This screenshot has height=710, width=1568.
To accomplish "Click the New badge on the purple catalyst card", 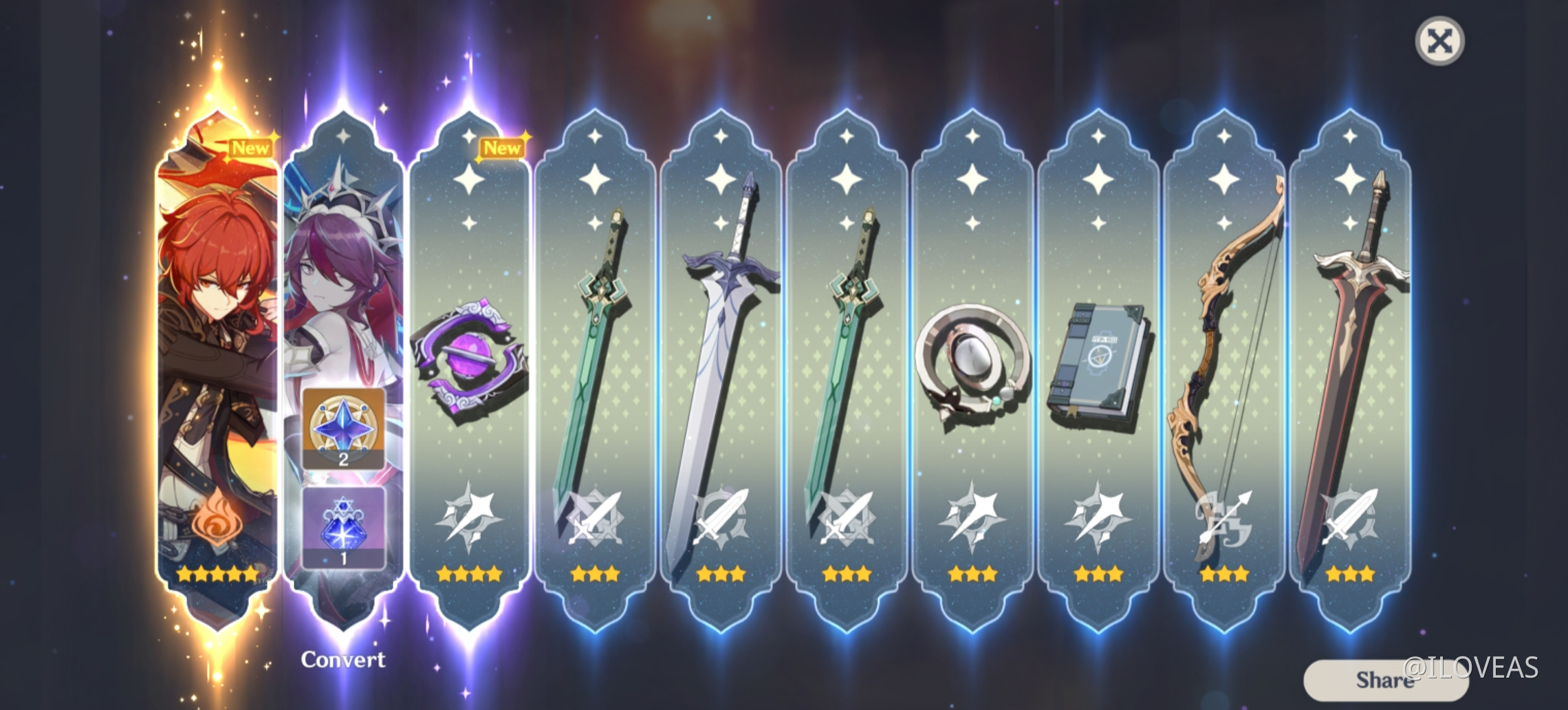I will point(503,148).
